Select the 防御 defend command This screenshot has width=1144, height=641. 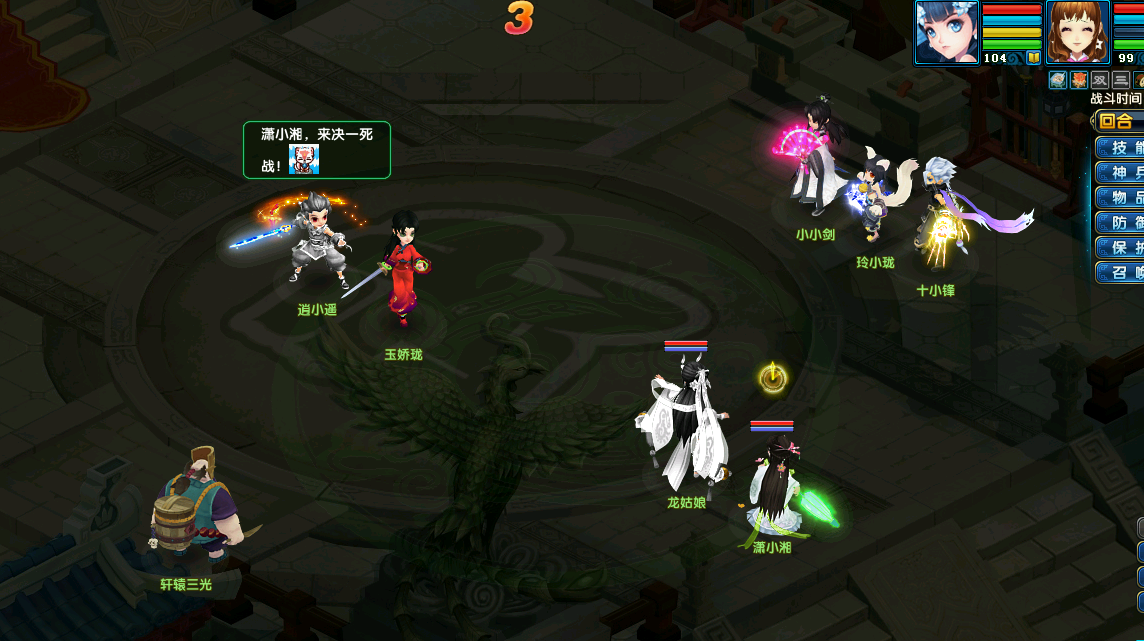click(1122, 223)
